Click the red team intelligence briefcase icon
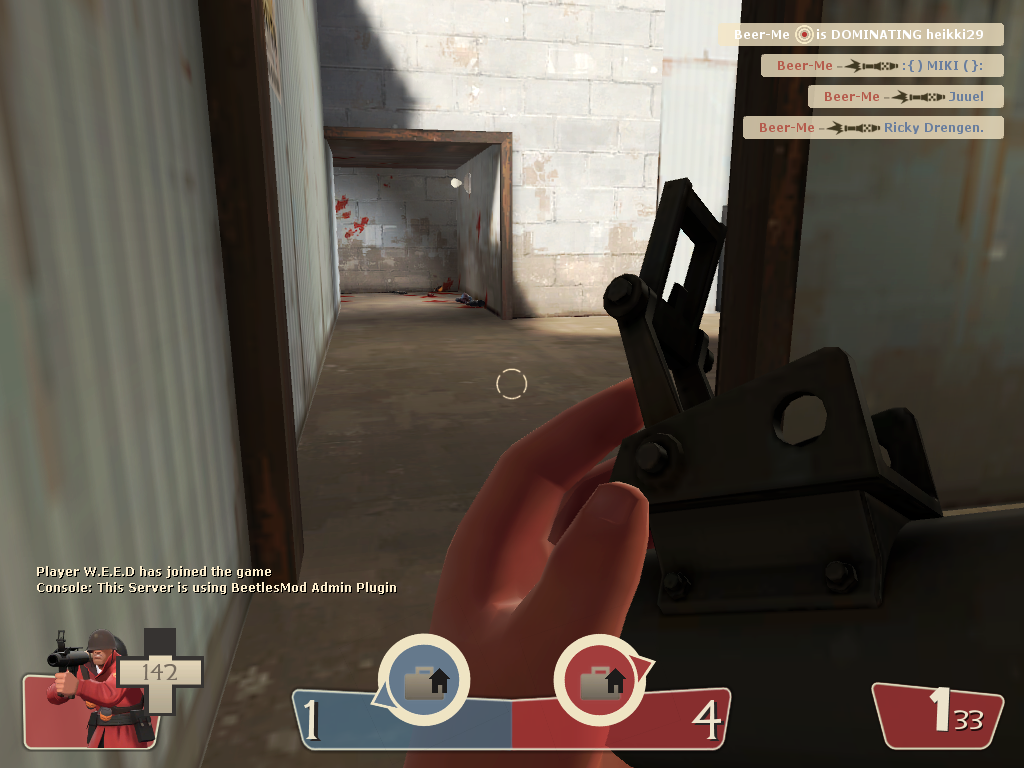Viewport: 1024px width, 768px height. tap(600, 682)
